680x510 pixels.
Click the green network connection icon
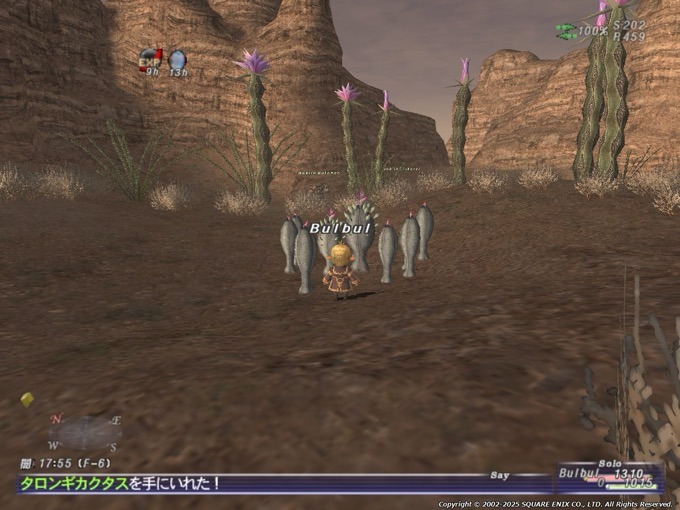click(x=566, y=32)
